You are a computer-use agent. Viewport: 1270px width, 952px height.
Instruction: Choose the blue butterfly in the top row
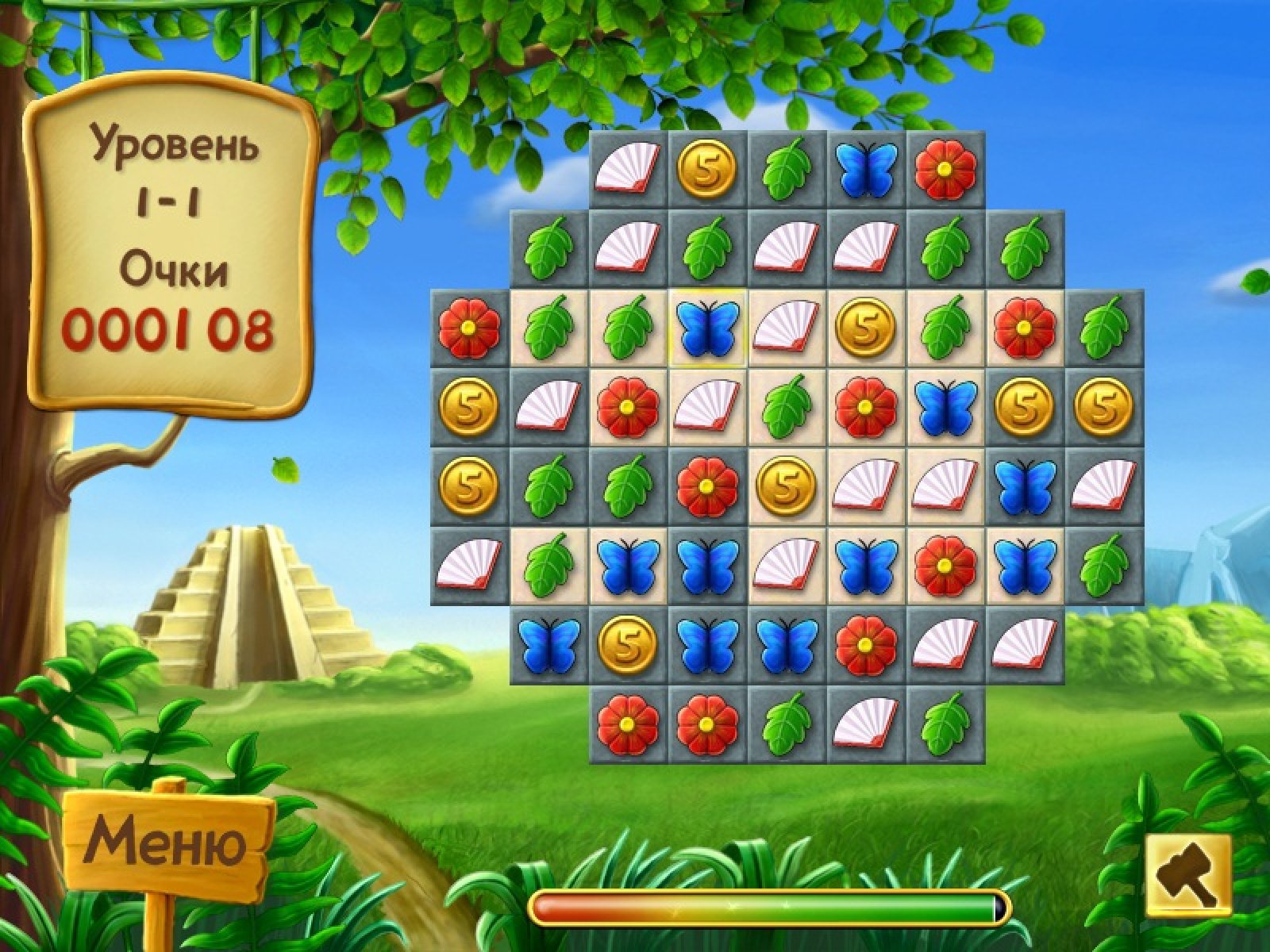[866, 169]
